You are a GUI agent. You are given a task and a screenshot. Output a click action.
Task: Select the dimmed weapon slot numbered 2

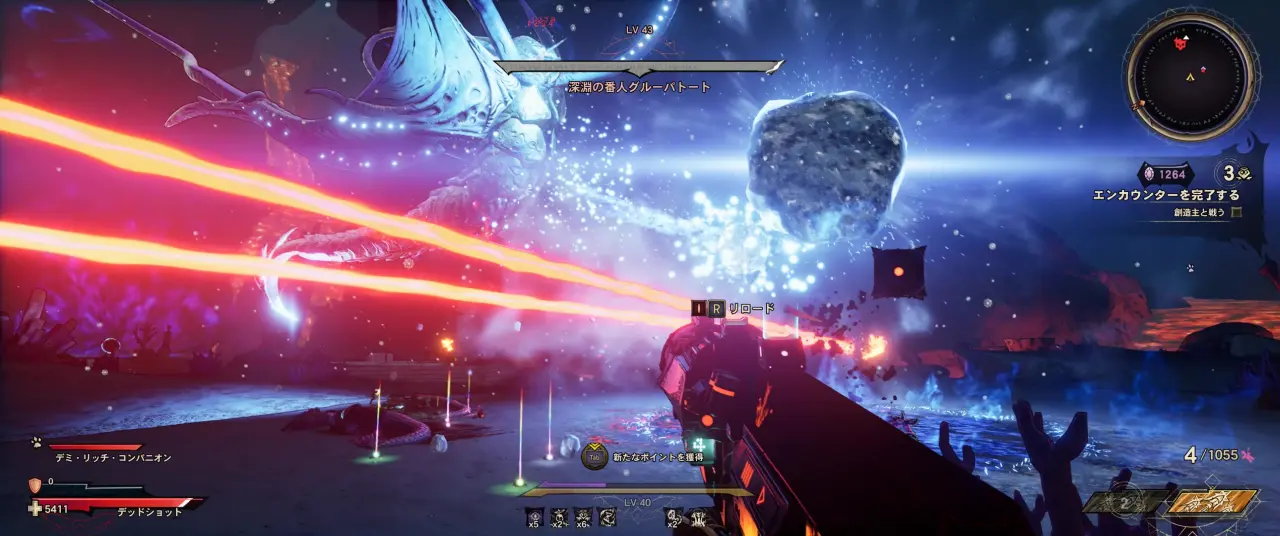1125,503
